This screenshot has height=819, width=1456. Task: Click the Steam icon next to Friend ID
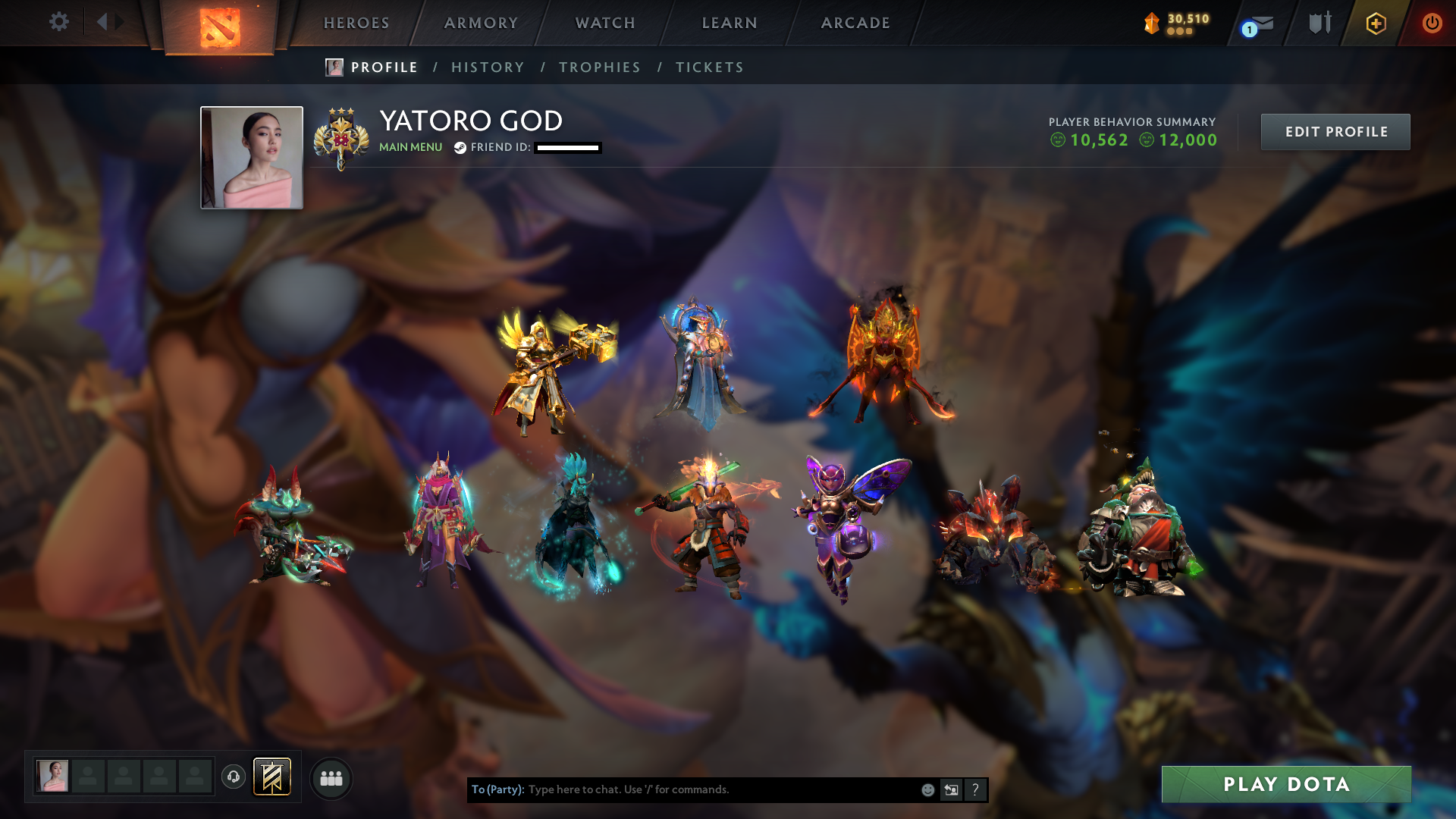pyautogui.click(x=459, y=149)
